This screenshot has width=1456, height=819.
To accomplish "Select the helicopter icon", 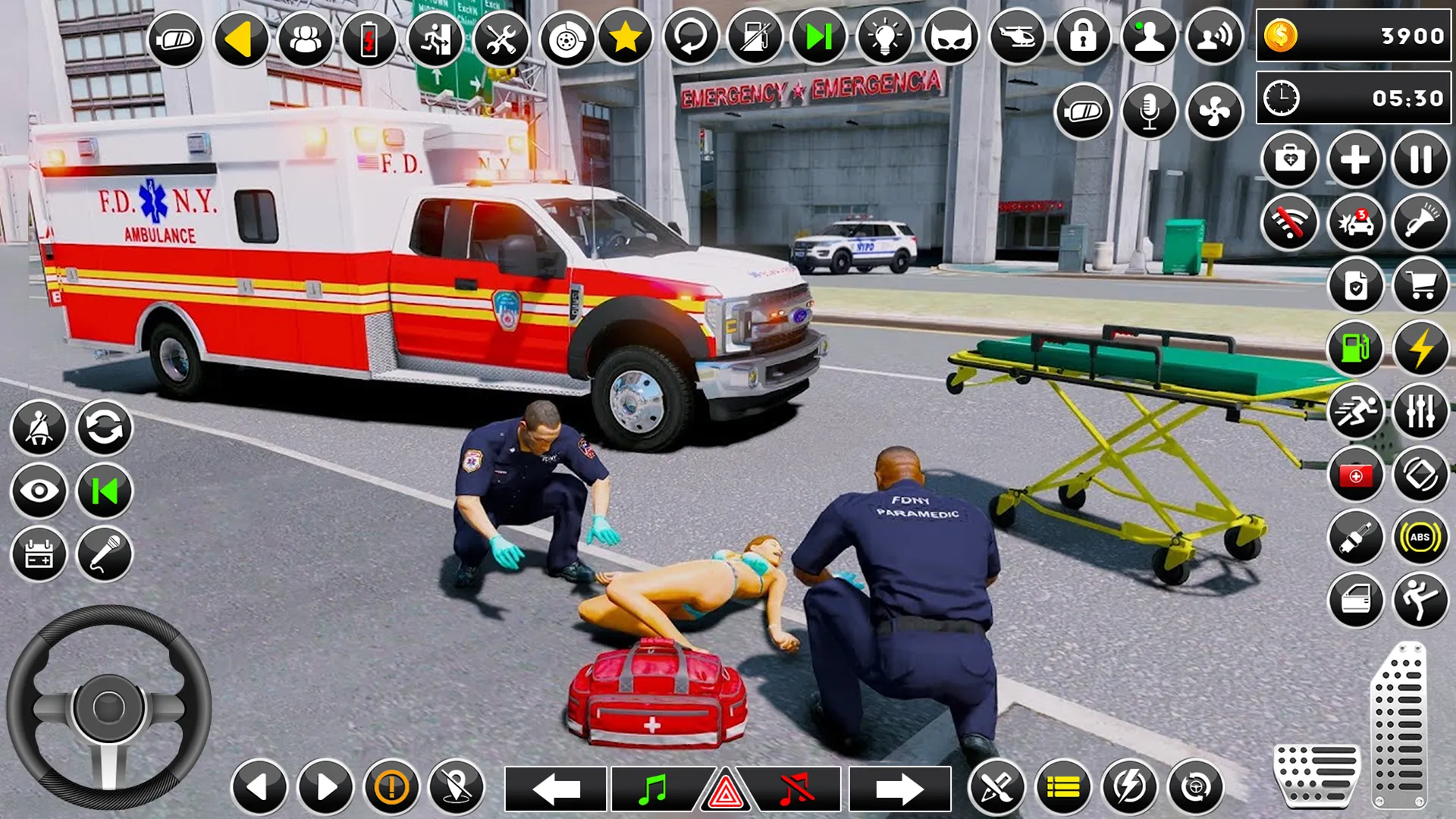I will [x=1017, y=37].
